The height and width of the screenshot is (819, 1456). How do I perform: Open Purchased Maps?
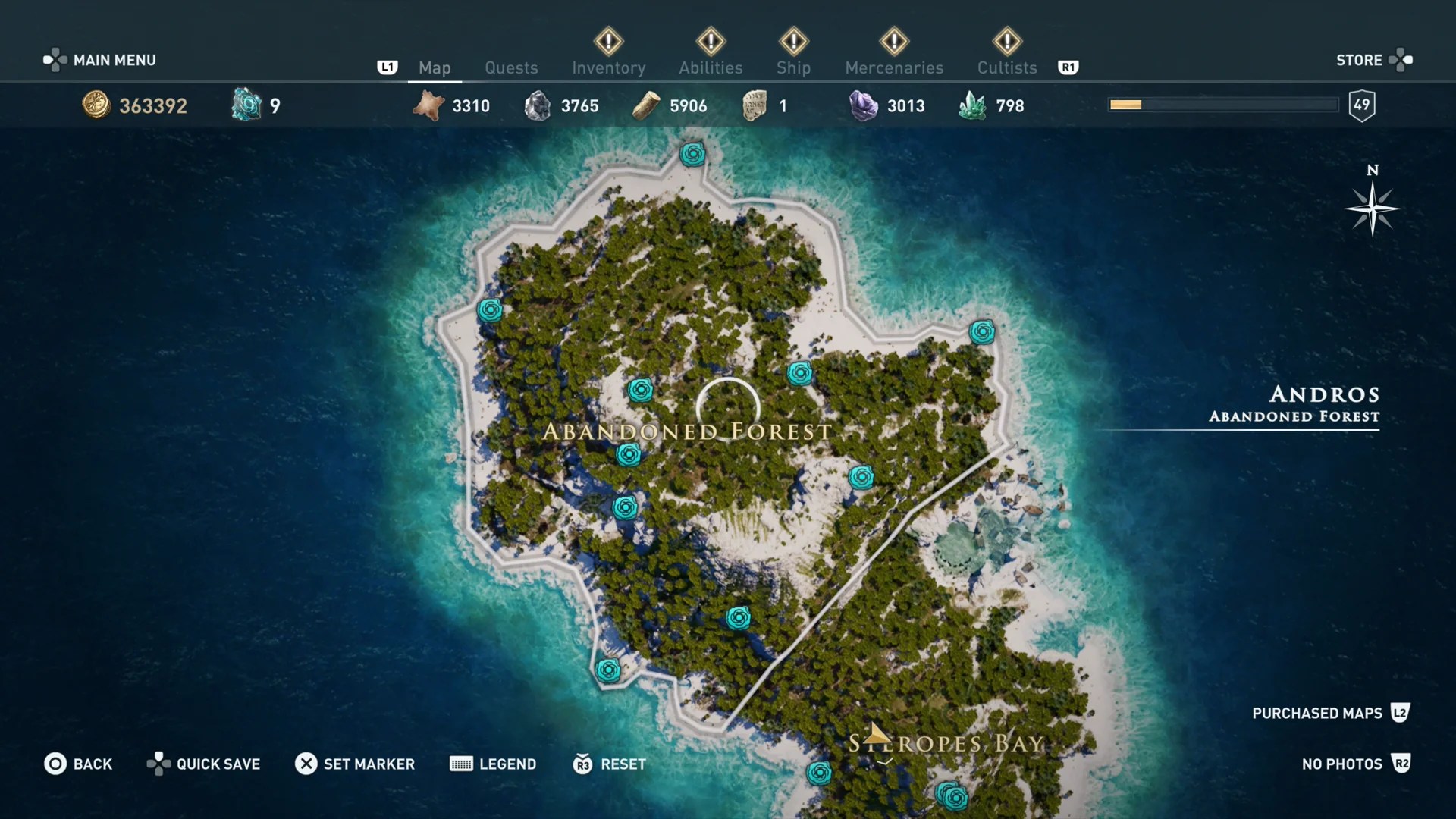(x=1330, y=713)
